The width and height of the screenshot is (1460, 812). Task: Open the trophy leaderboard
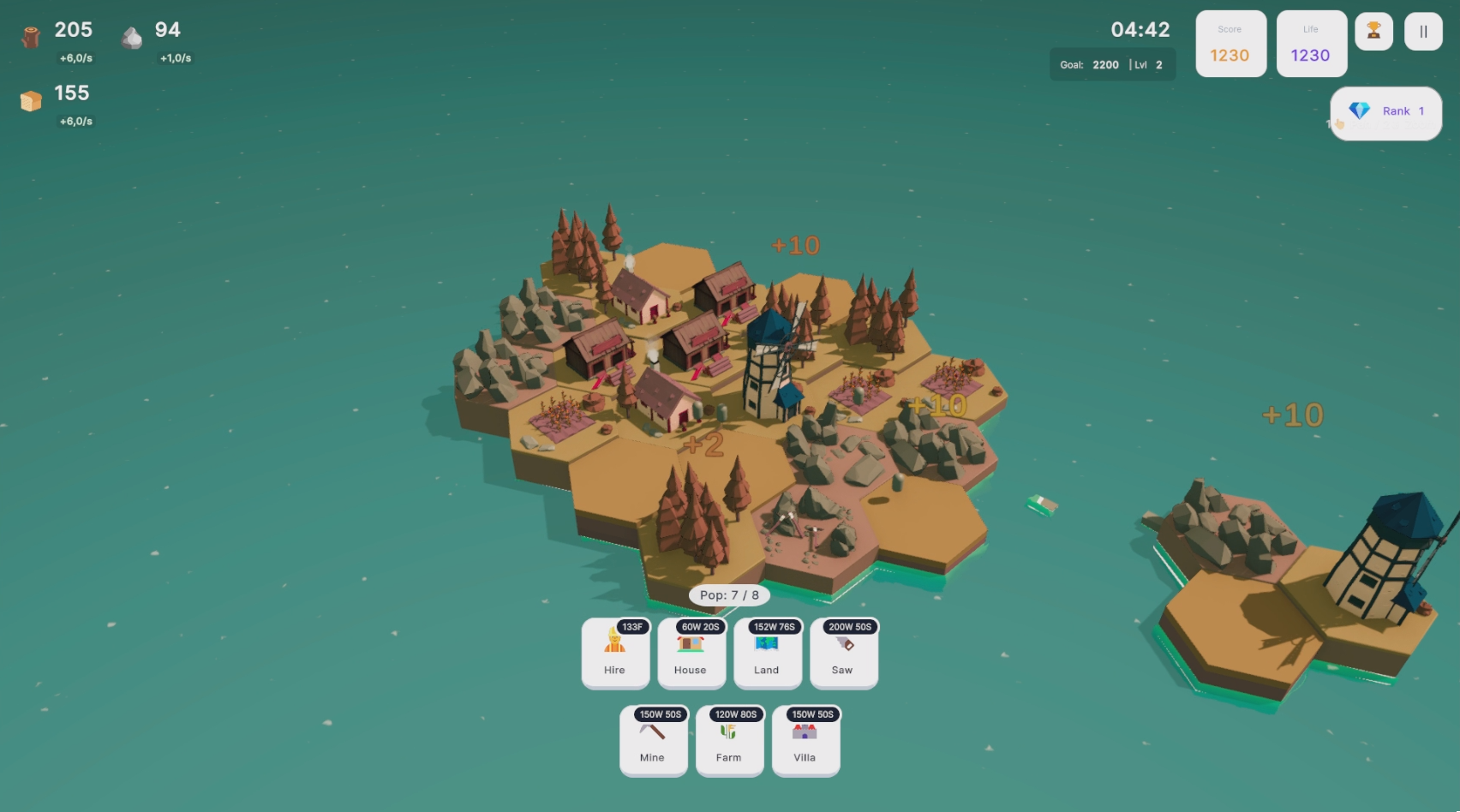1373,32
